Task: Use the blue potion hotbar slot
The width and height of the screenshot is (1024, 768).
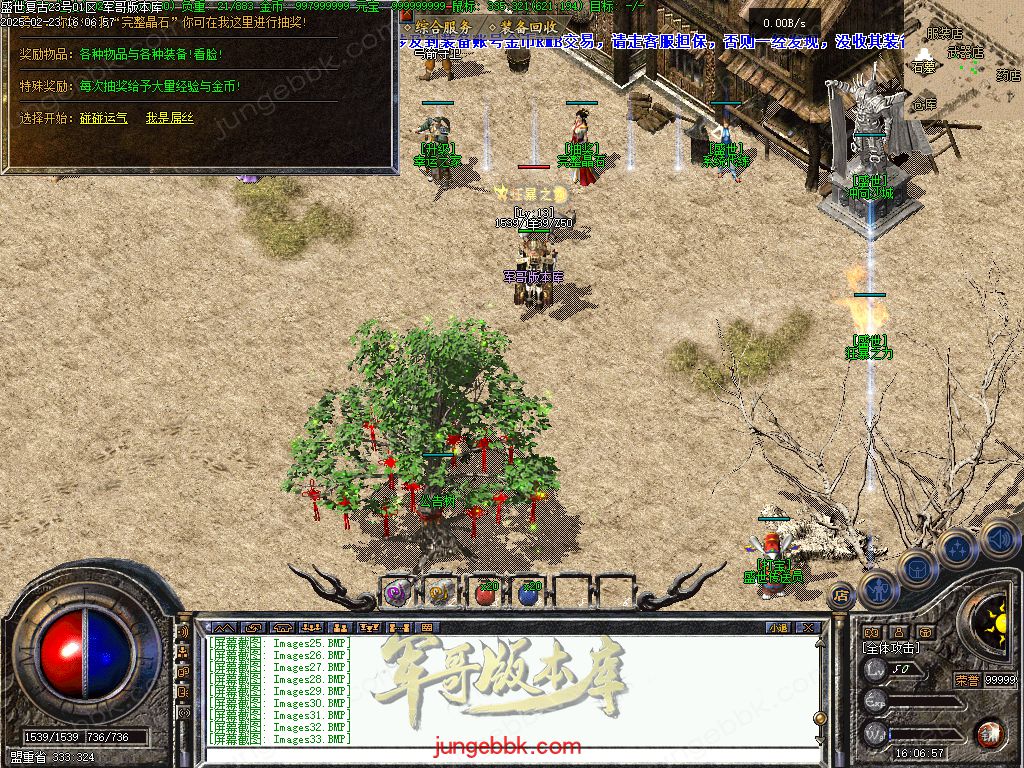Action: [x=529, y=593]
